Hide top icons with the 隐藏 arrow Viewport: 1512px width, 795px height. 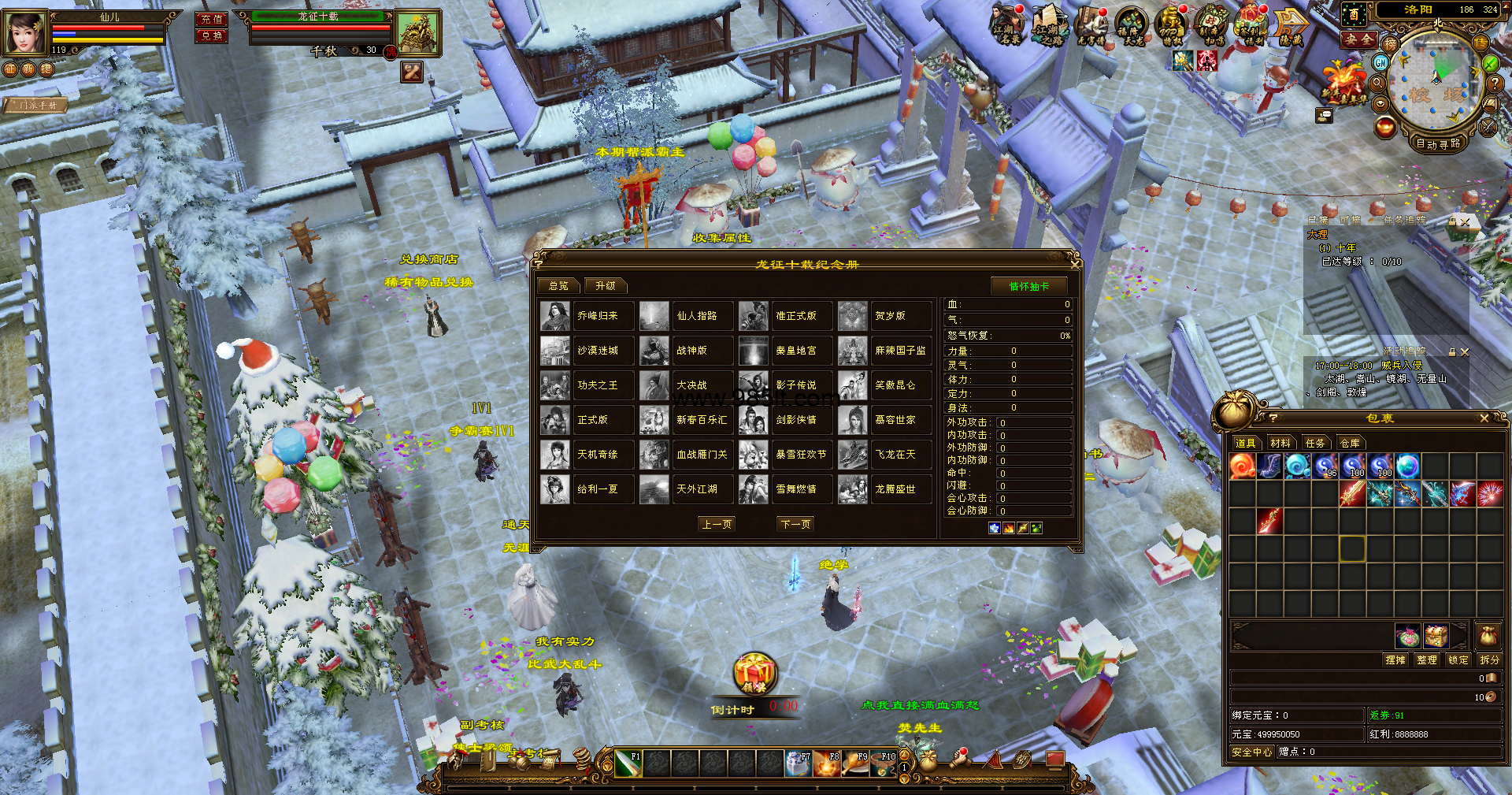point(1291,26)
